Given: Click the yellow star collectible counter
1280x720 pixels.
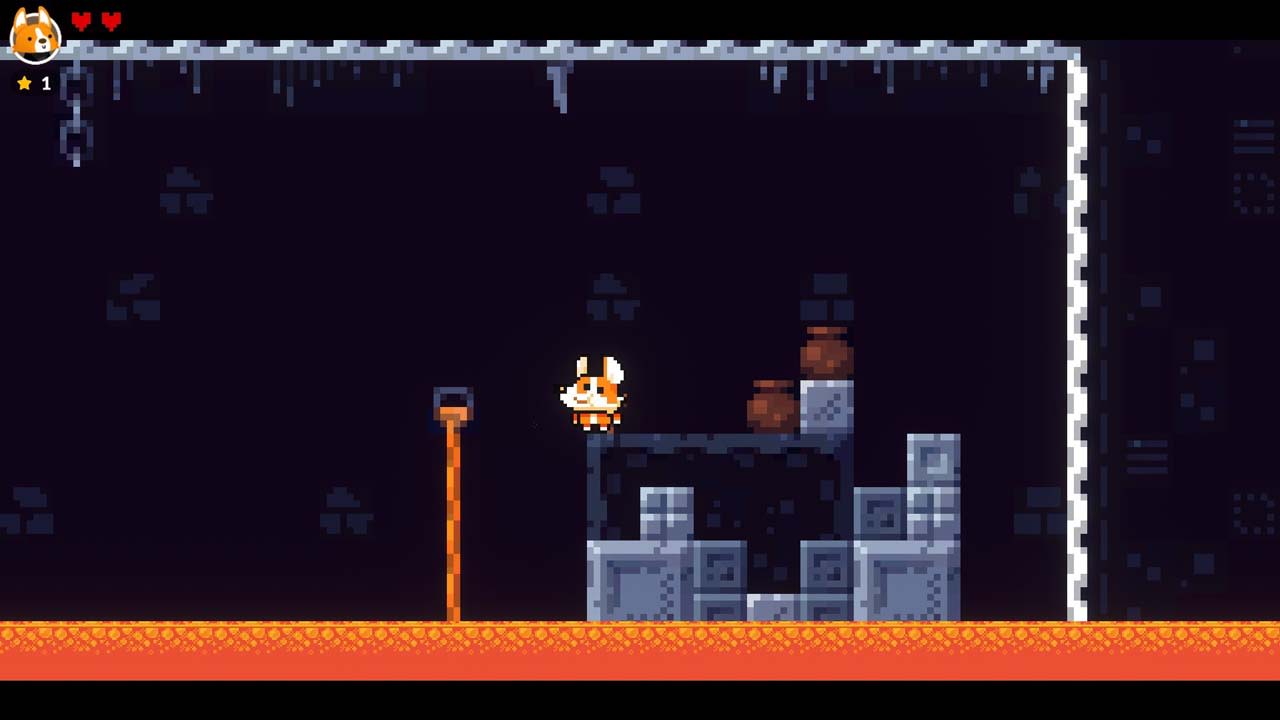Looking at the screenshot, I should pos(25,84).
